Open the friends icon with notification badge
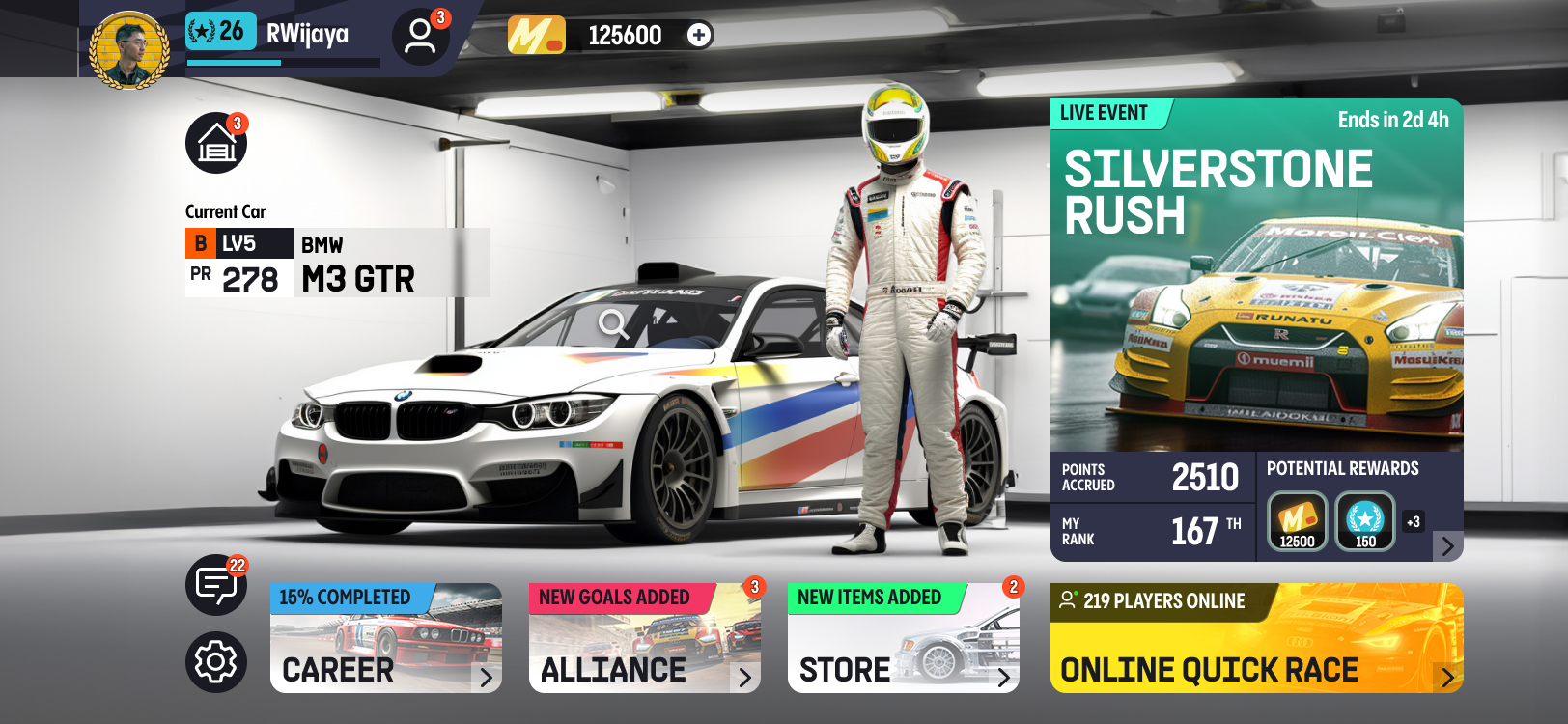The height and width of the screenshot is (724, 1568). [420, 37]
